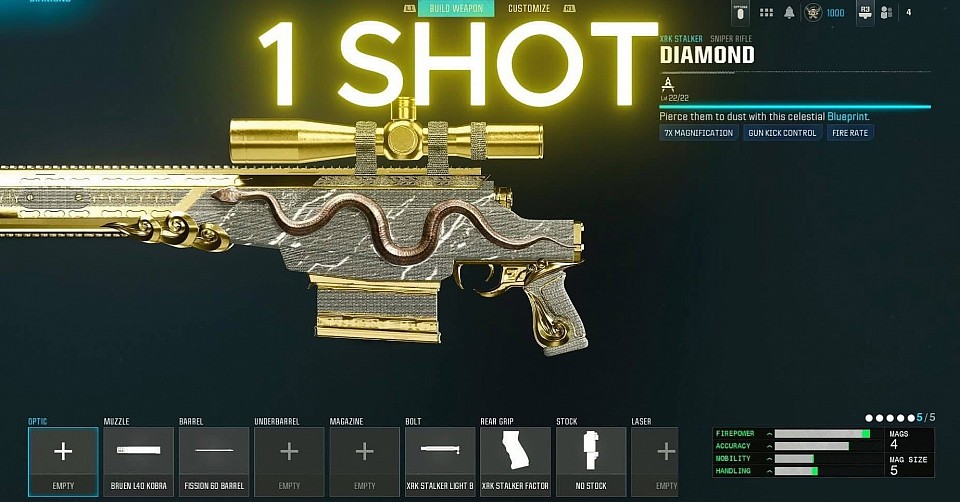Choose the No Stock slot
The image size is (960, 502).
pos(591,460)
